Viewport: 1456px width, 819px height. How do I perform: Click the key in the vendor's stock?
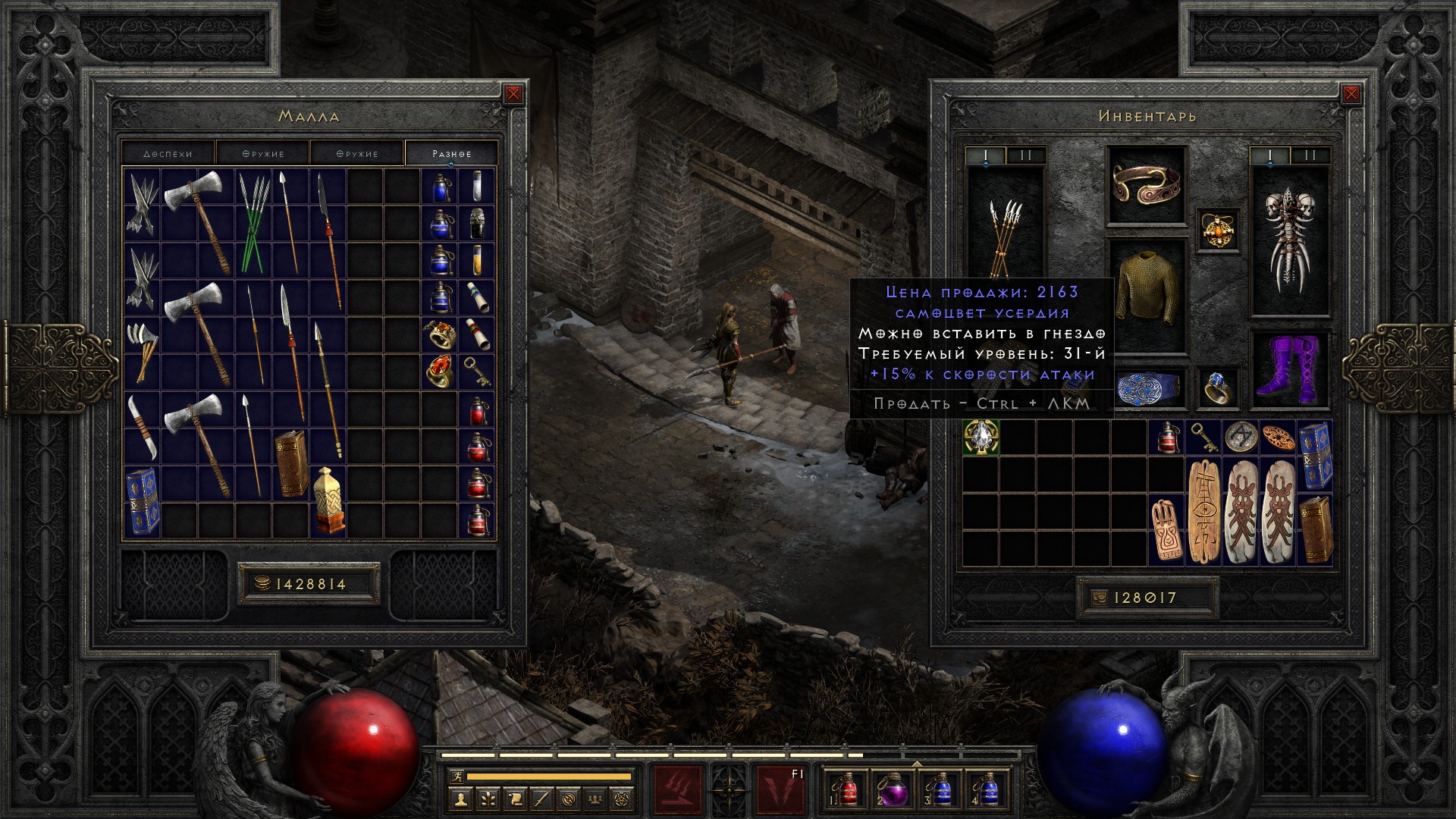(x=476, y=372)
